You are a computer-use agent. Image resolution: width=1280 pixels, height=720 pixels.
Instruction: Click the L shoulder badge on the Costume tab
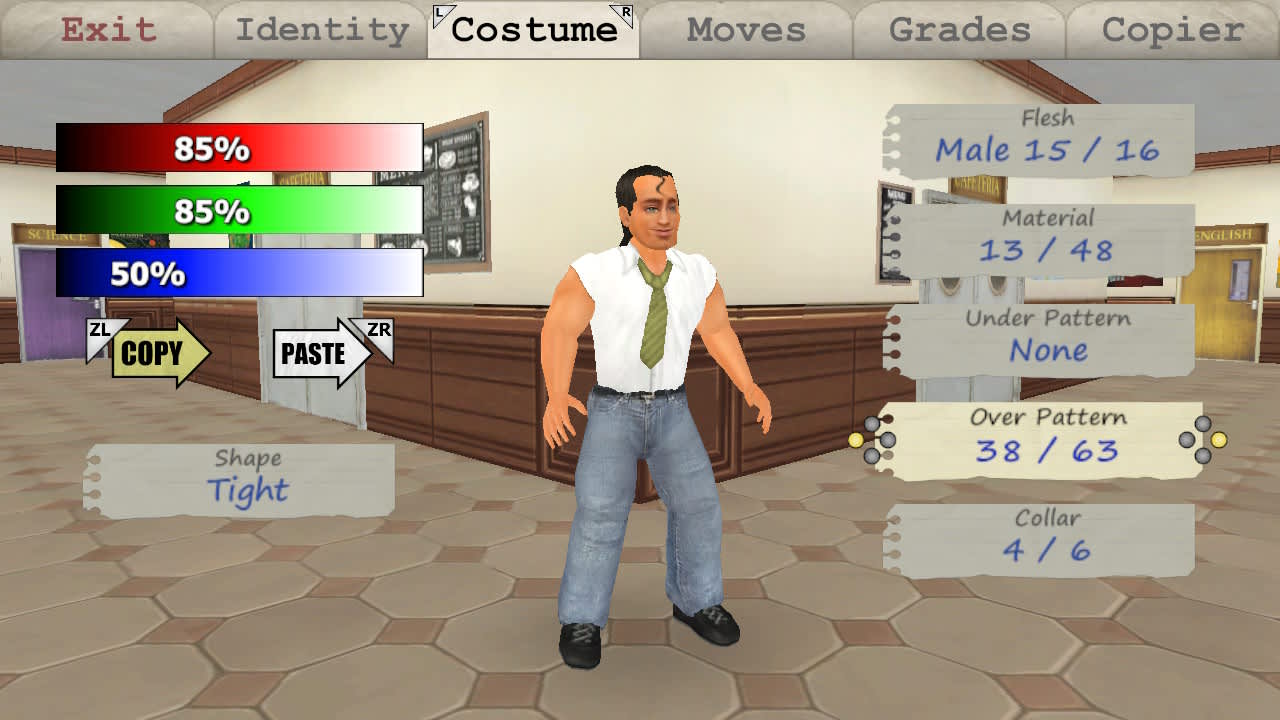pyautogui.click(x=442, y=12)
